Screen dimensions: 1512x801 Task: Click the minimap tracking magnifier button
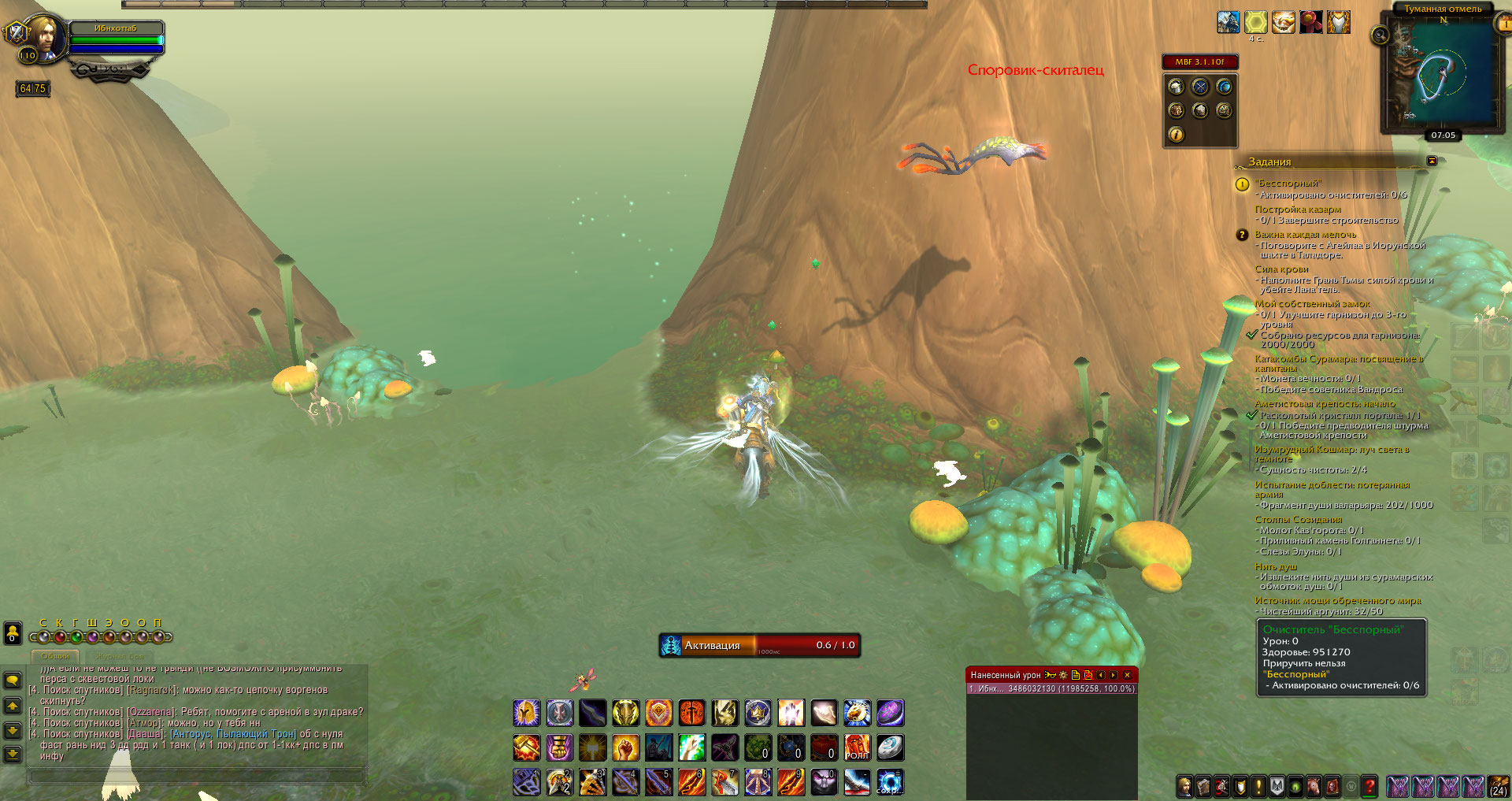[1380, 35]
